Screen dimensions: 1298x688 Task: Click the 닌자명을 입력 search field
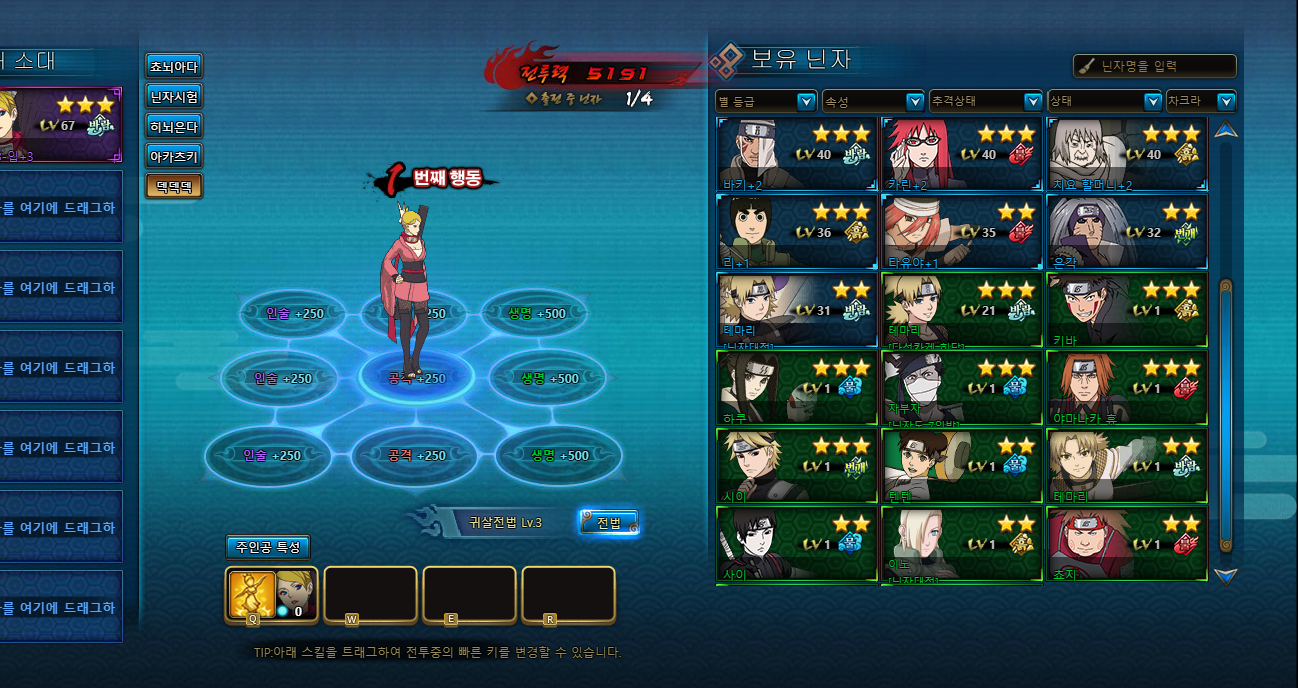[x=1155, y=66]
